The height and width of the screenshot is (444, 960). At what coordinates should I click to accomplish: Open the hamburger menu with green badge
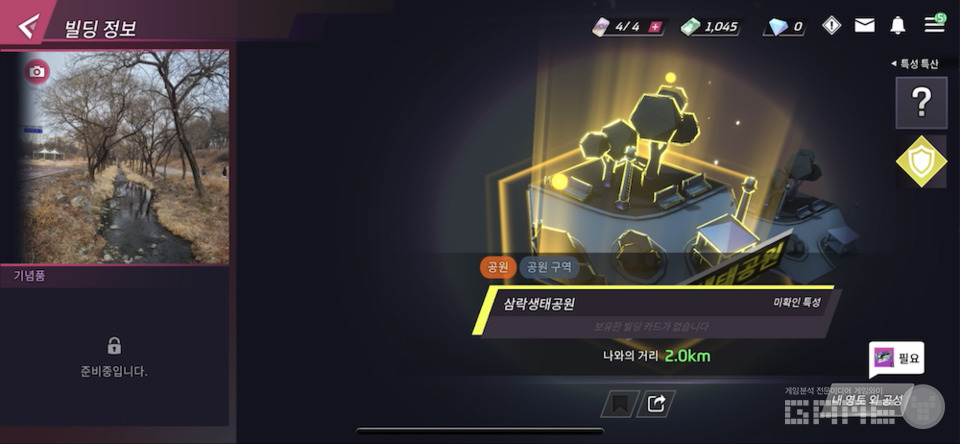(x=934, y=24)
